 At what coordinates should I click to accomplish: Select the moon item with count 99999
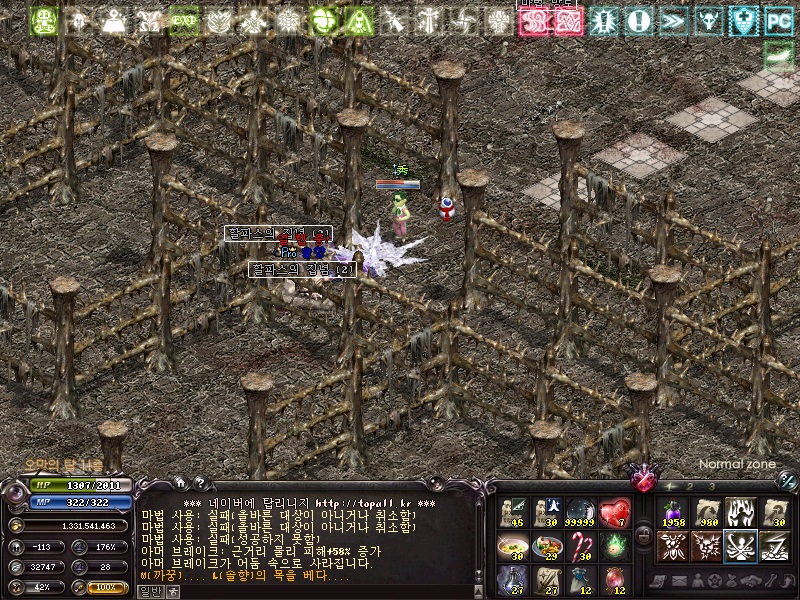pos(581,512)
